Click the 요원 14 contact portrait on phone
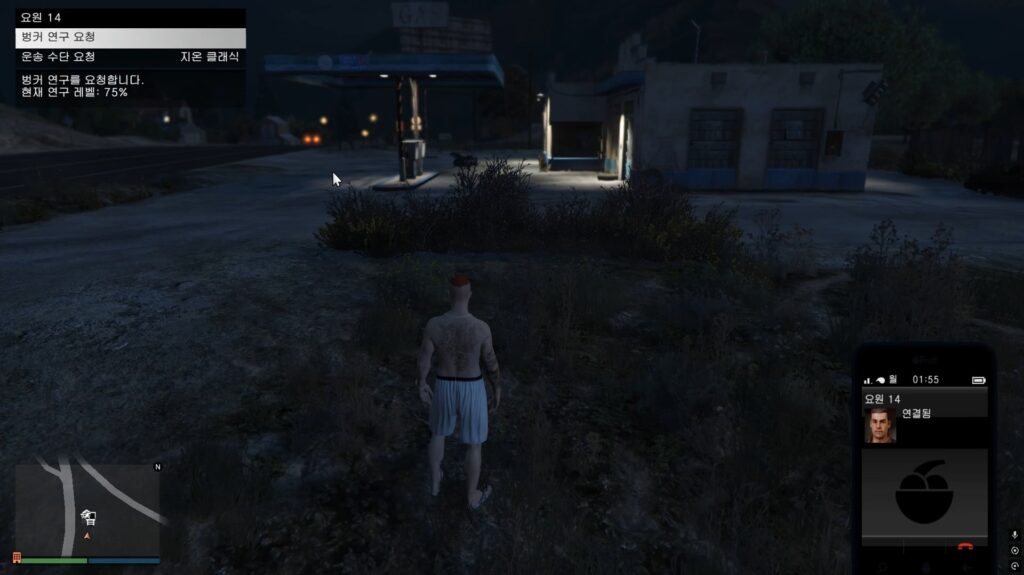1024x575 pixels. 880,425
